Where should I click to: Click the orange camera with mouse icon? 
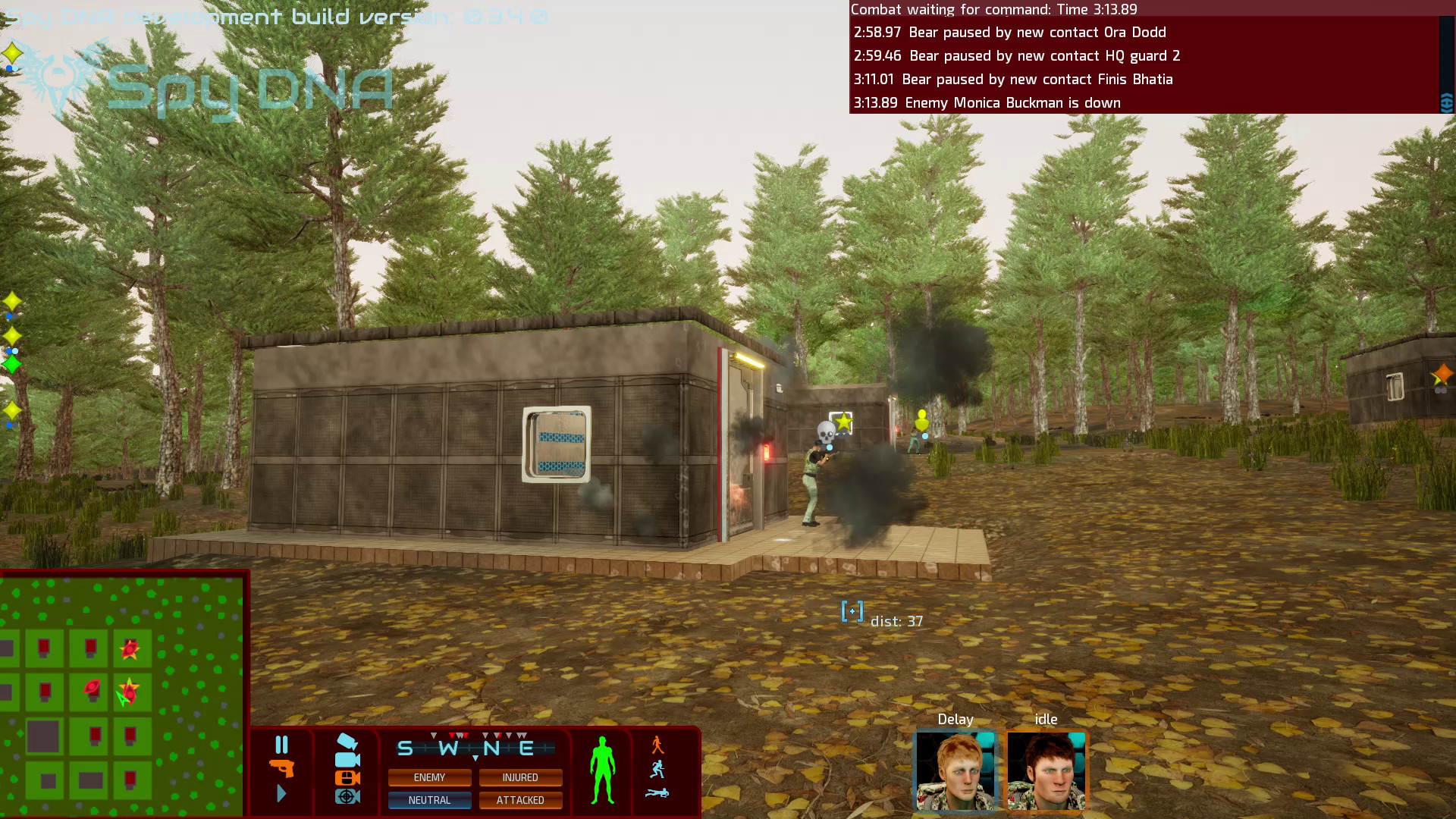(347, 778)
